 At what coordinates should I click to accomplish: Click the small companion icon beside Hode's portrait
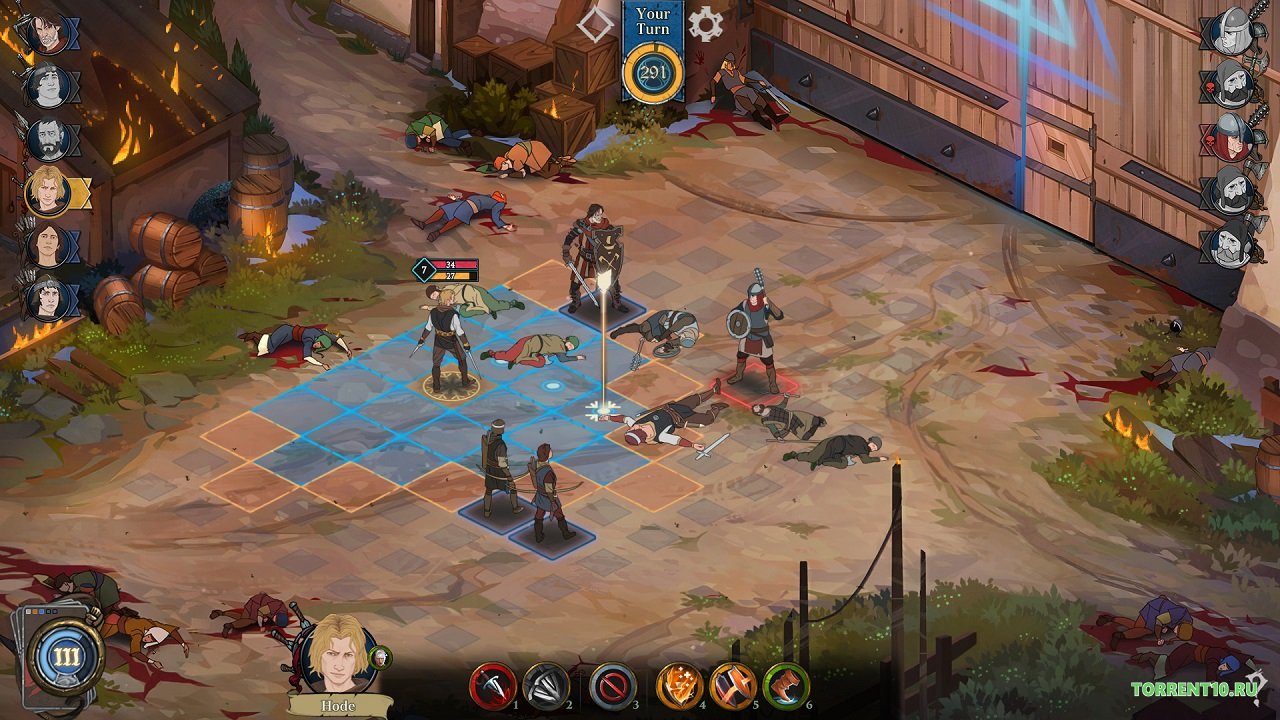pos(380,657)
